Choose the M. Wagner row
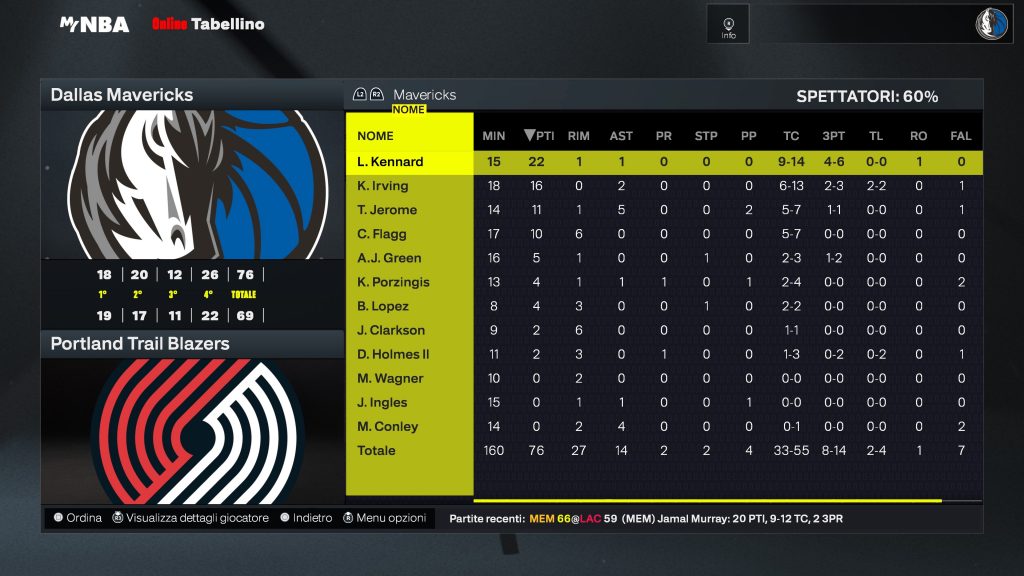Screen dimensions: 1024x576 390,378
